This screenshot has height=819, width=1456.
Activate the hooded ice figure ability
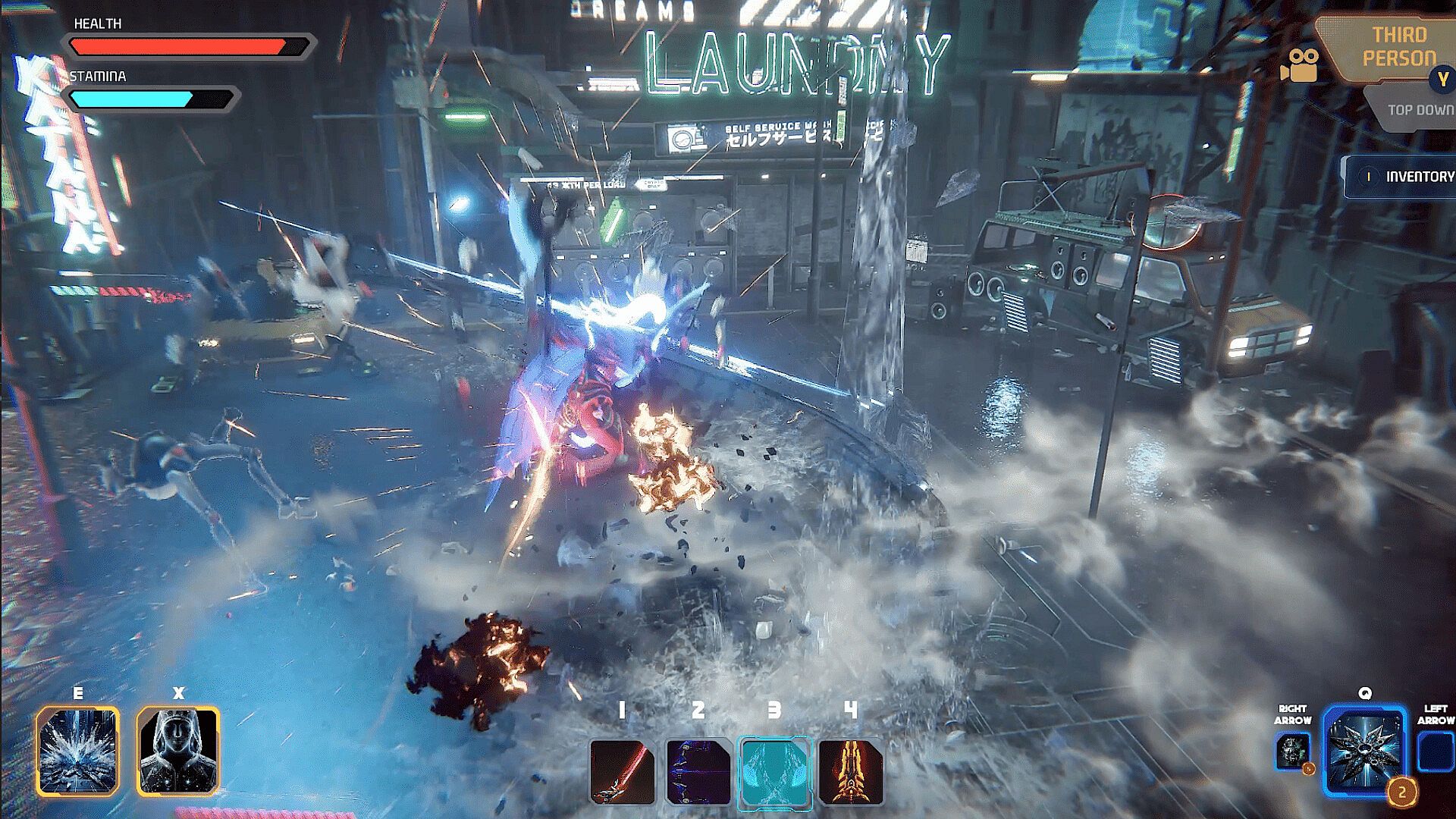point(178,750)
